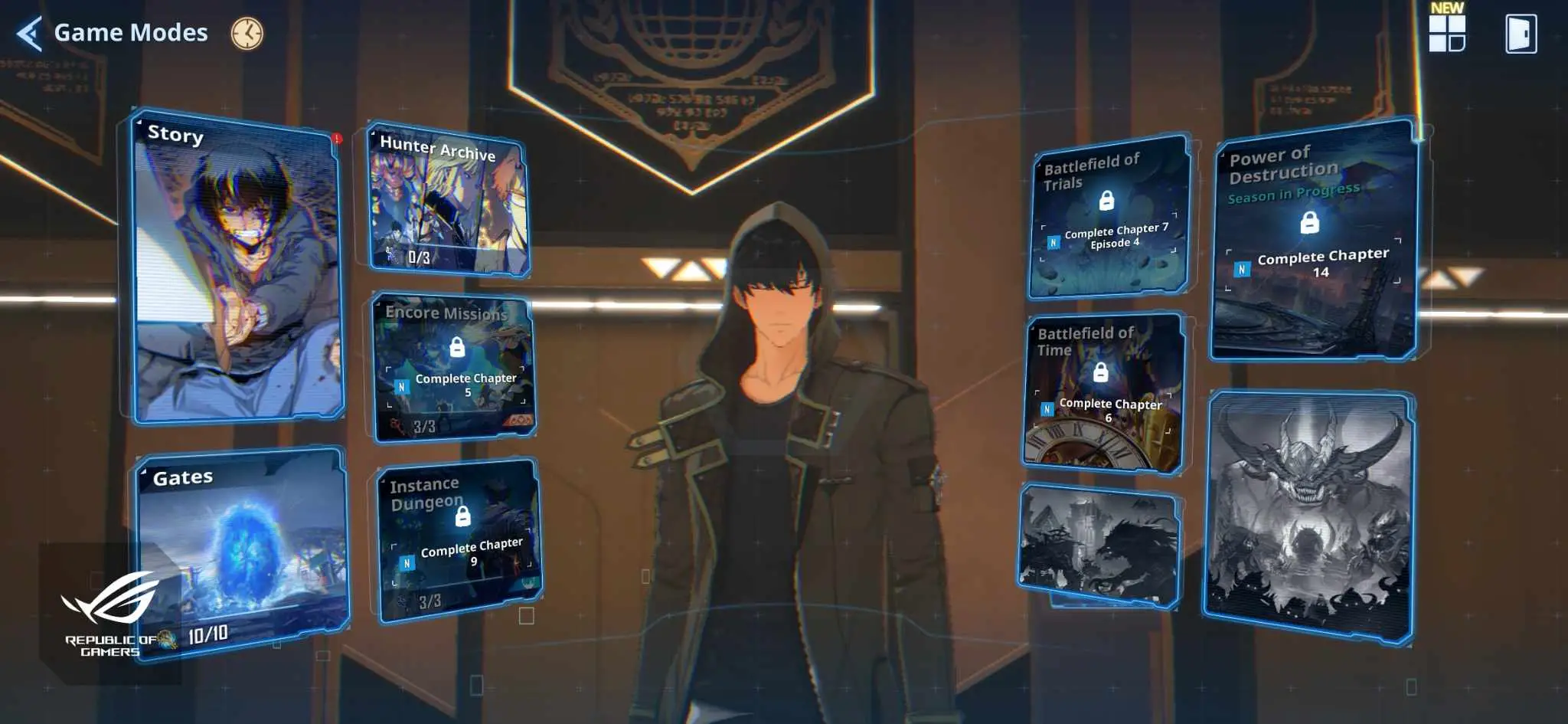Go back using the Game Modes arrow
Screen dimensions: 1568x724
pos(29,34)
